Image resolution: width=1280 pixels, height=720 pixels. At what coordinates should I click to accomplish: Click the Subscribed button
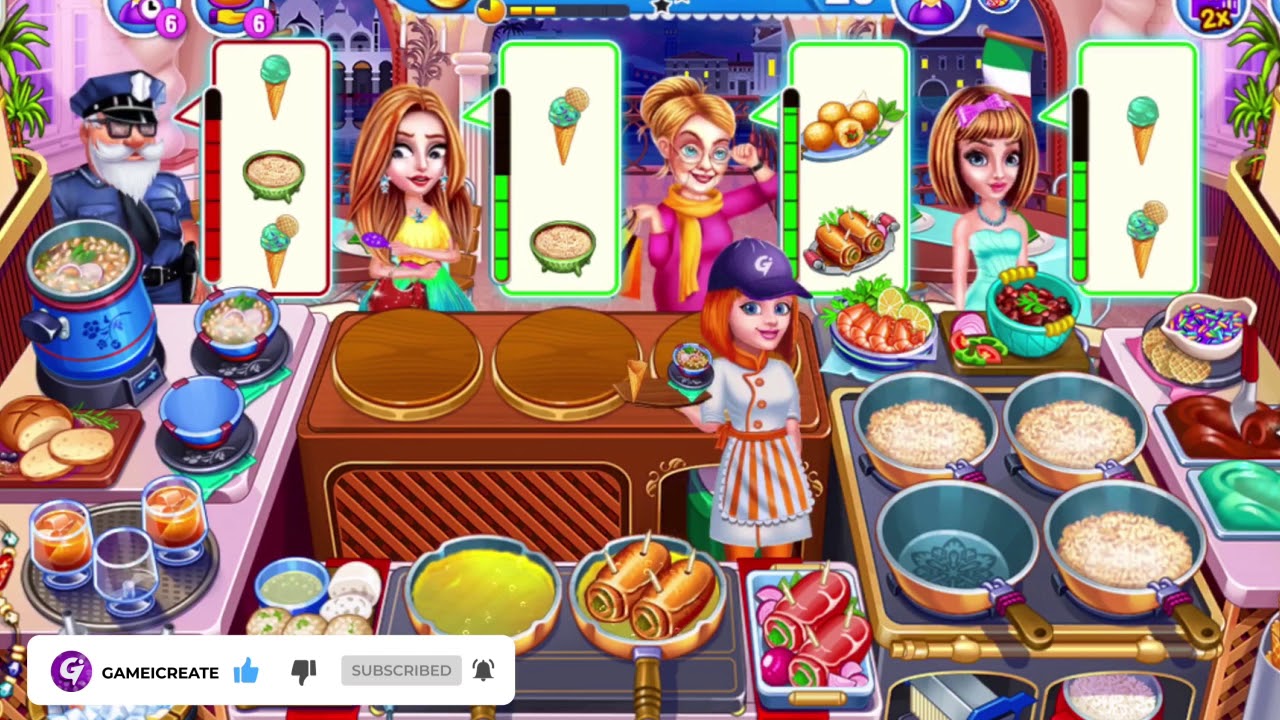[x=401, y=671]
